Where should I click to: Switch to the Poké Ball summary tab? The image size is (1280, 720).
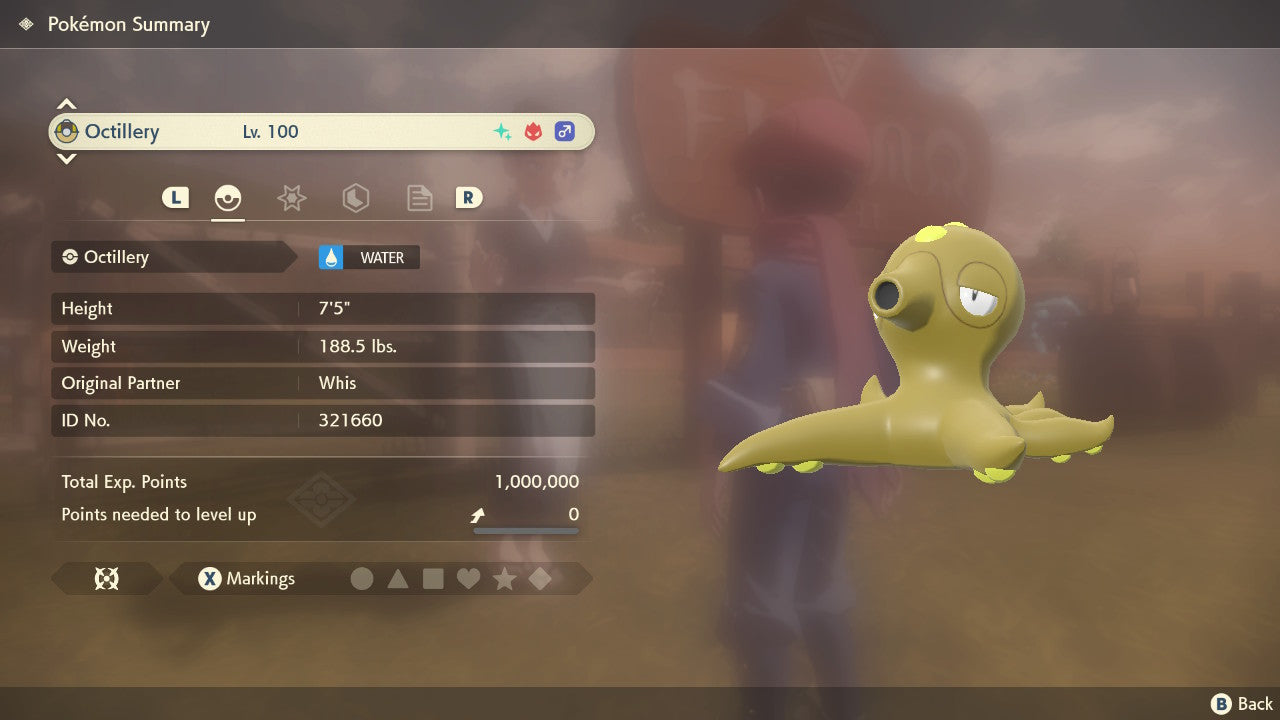pyautogui.click(x=228, y=198)
